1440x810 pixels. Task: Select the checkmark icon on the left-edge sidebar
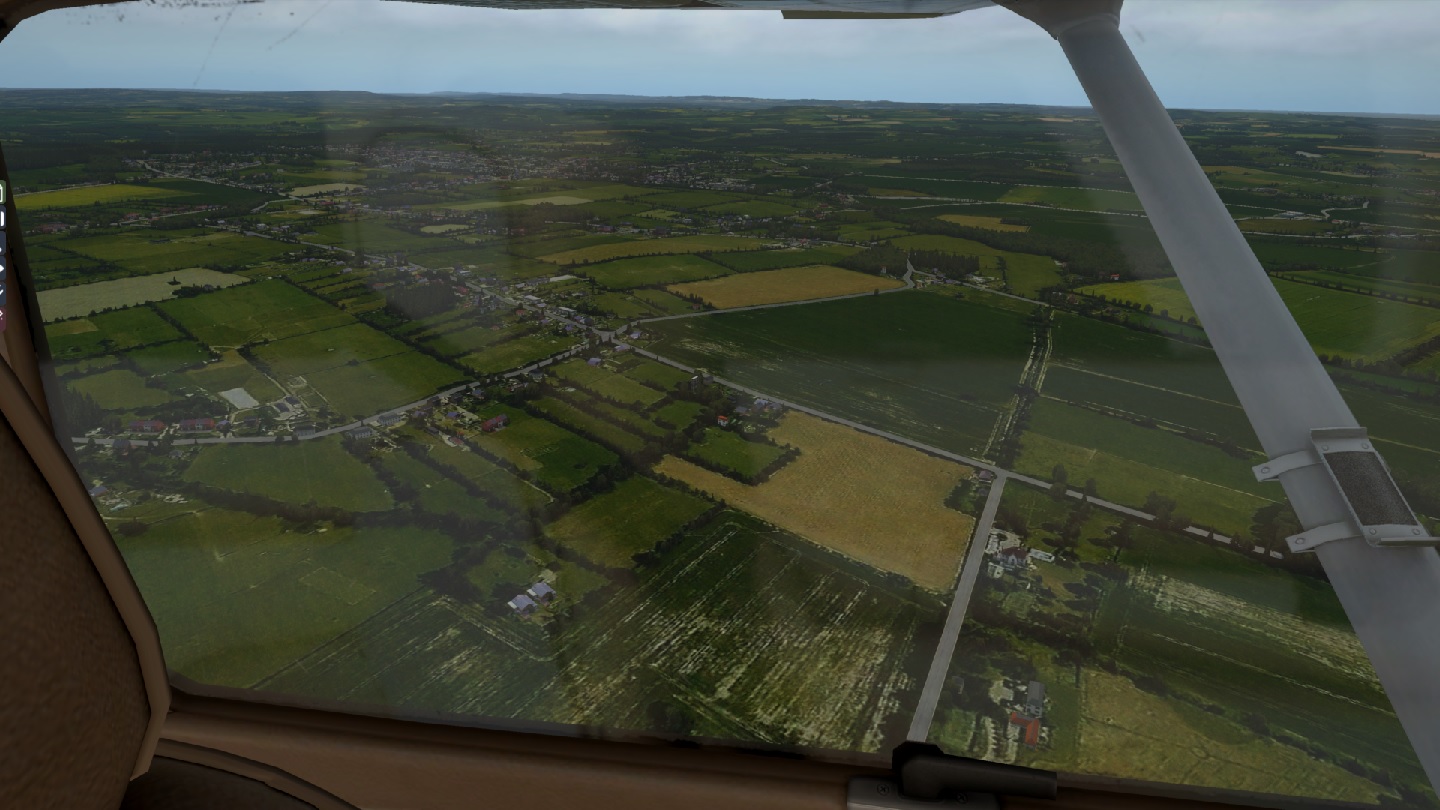(x=2, y=291)
